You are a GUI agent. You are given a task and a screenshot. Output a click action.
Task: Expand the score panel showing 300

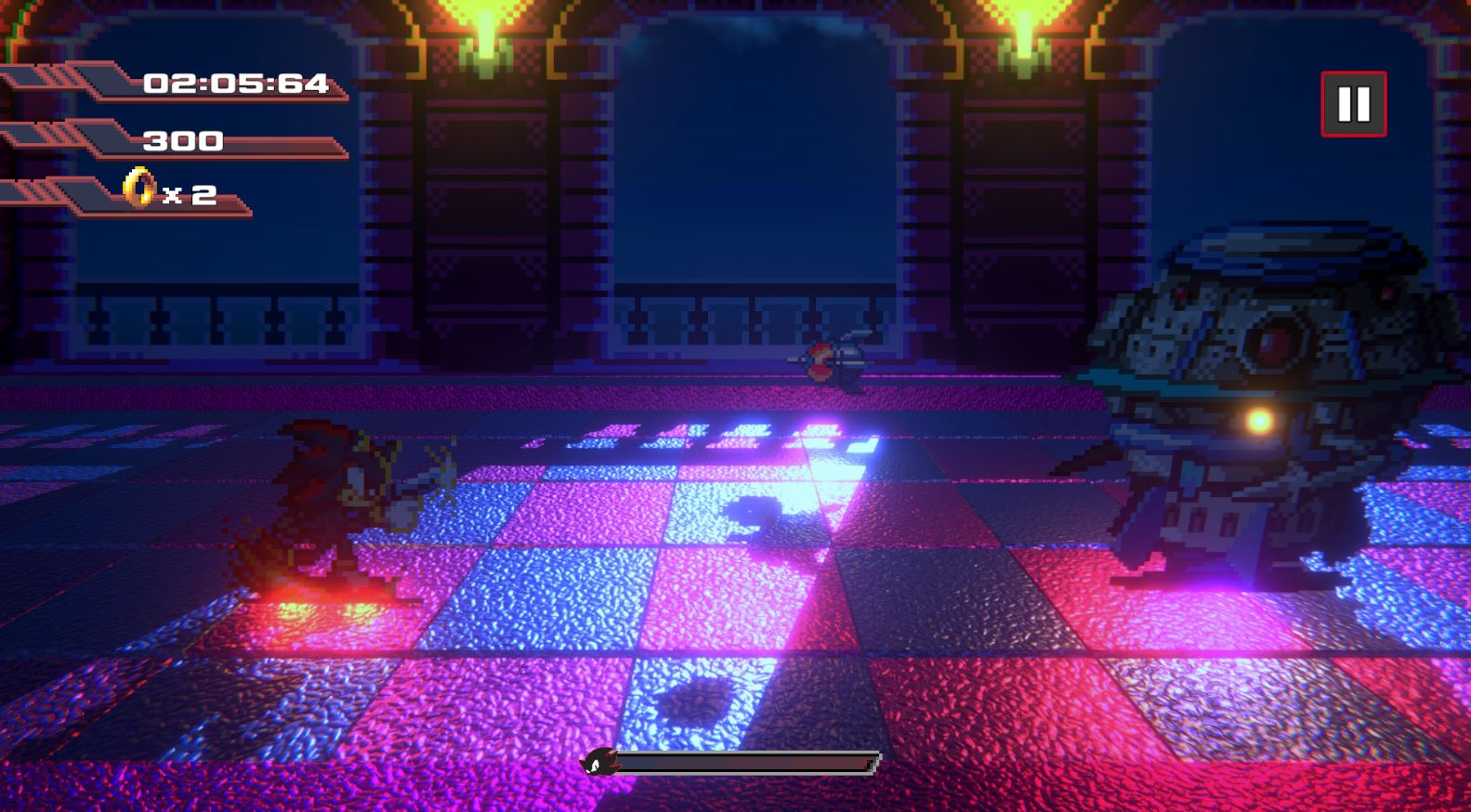tap(181, 141)
